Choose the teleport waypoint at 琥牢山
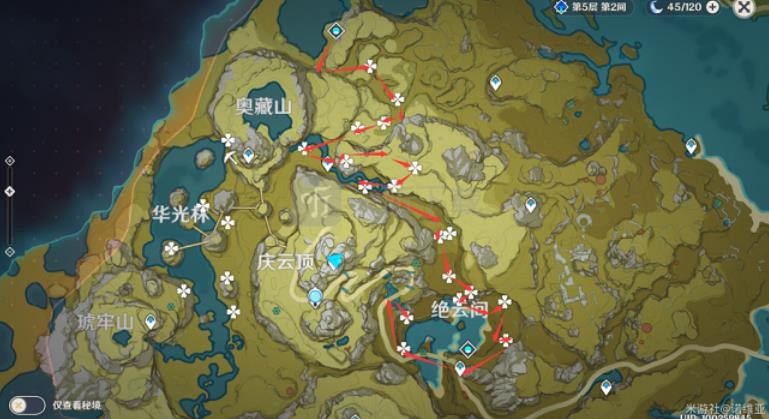The height and width of the screenshot is (419, 769). tap(151, 322)
